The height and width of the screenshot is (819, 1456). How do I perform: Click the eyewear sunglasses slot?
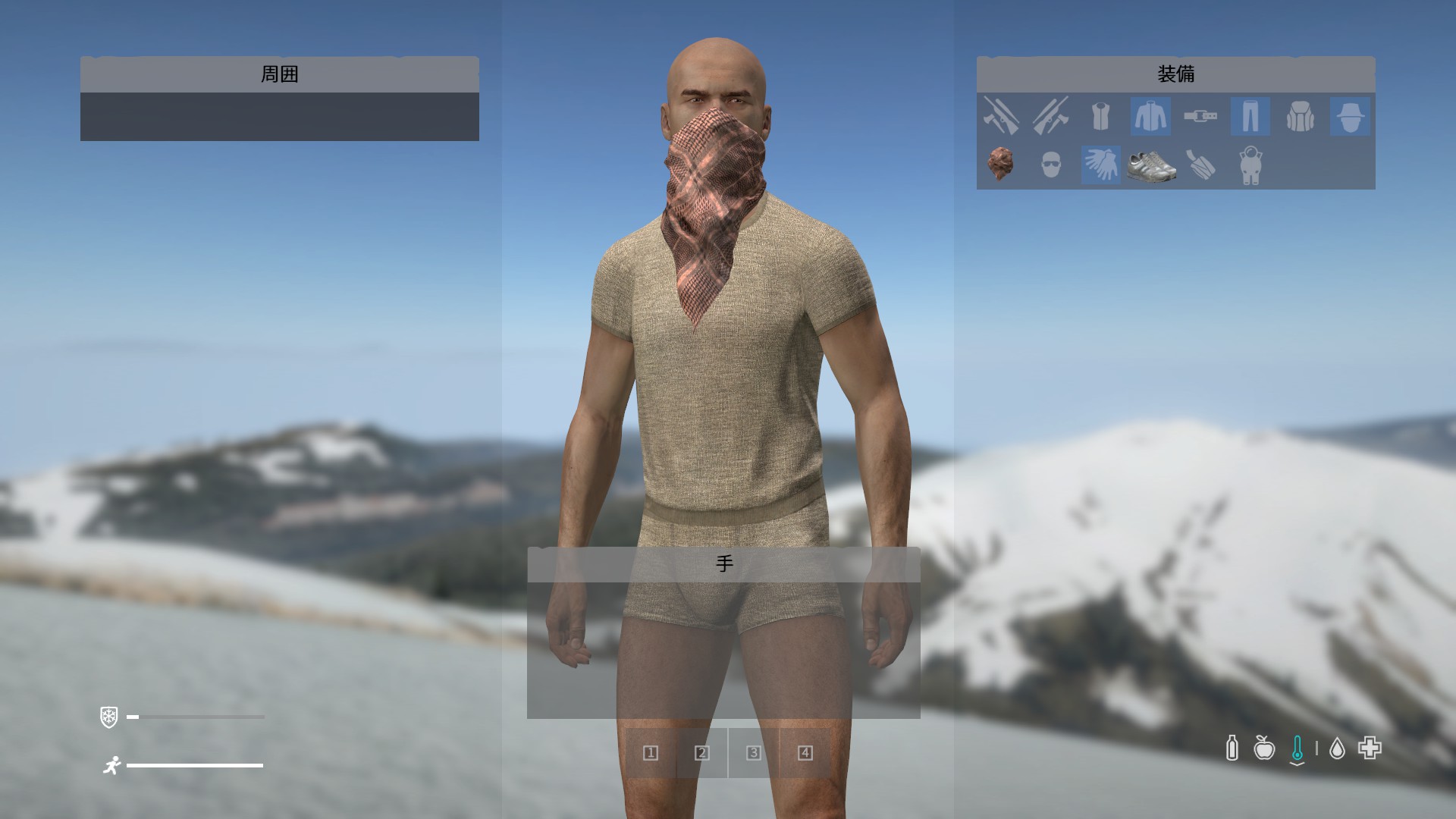[x=1051, y=165]
